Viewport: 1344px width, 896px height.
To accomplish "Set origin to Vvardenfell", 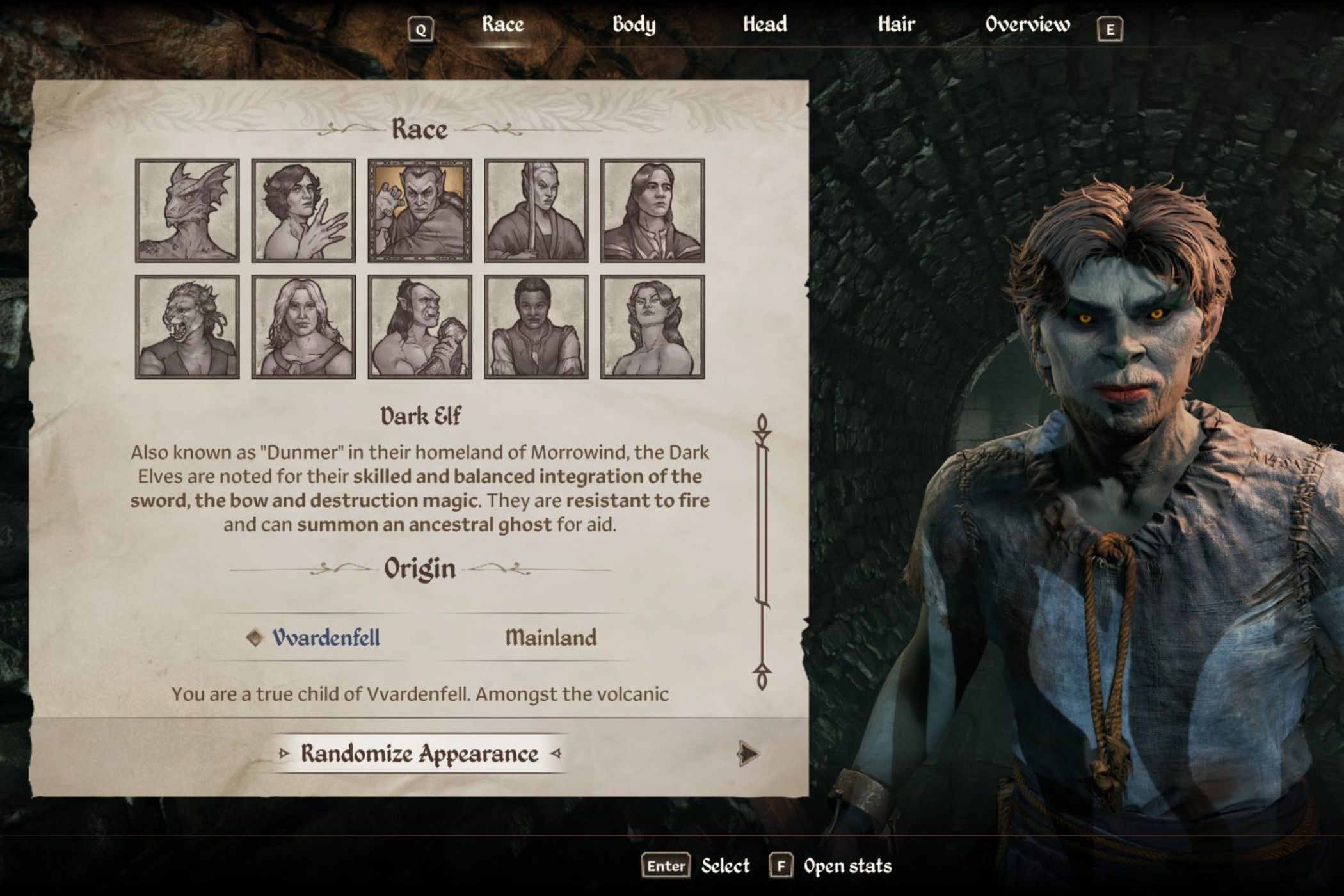I will 326,637.
